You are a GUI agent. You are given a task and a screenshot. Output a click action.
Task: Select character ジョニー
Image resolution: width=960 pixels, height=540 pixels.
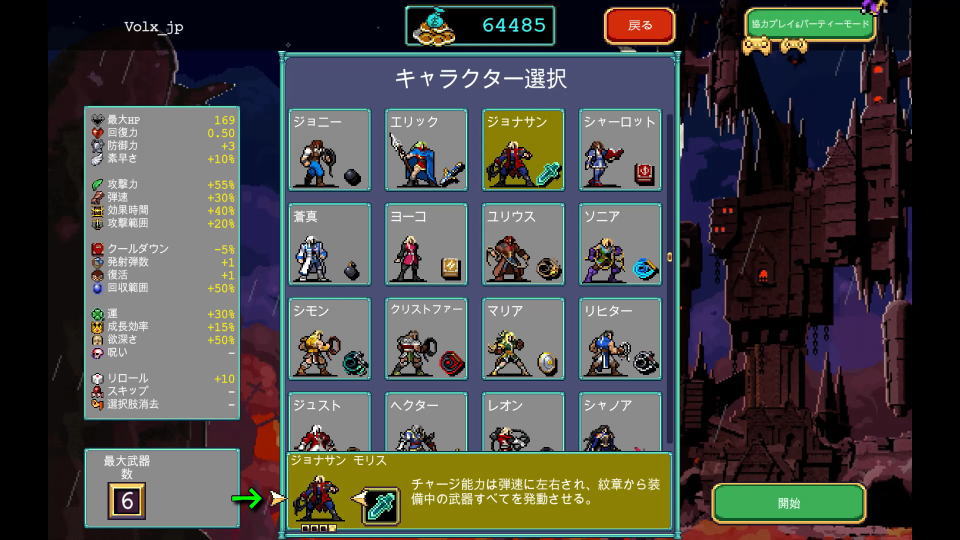tap(330, 150)
